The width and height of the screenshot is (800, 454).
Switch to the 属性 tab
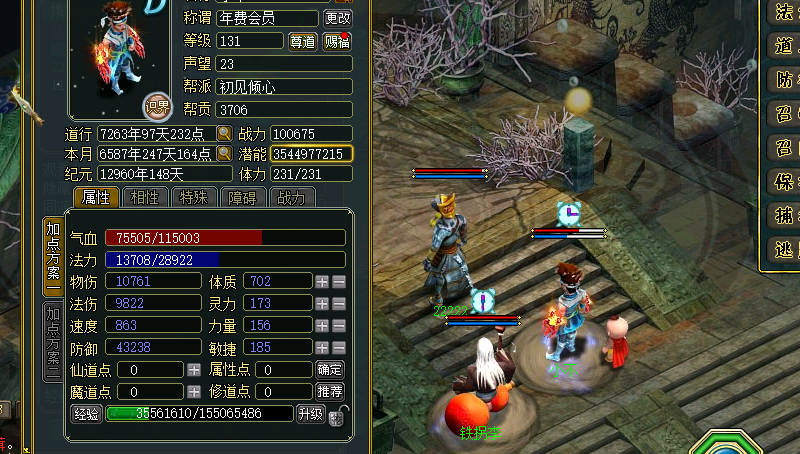96,197
